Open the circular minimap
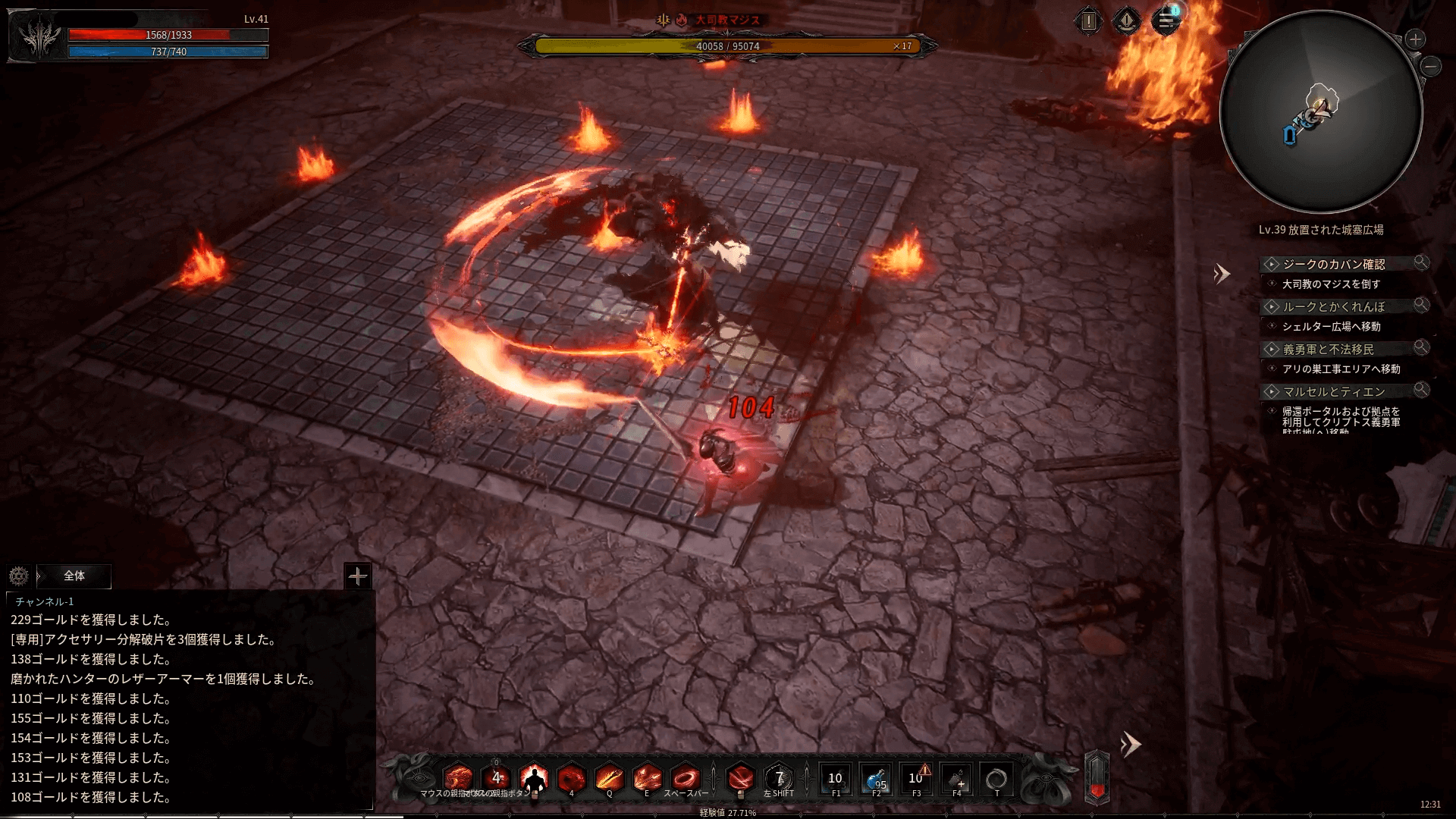This screenshot has height=819, width=1456. tap(1320, 112)
